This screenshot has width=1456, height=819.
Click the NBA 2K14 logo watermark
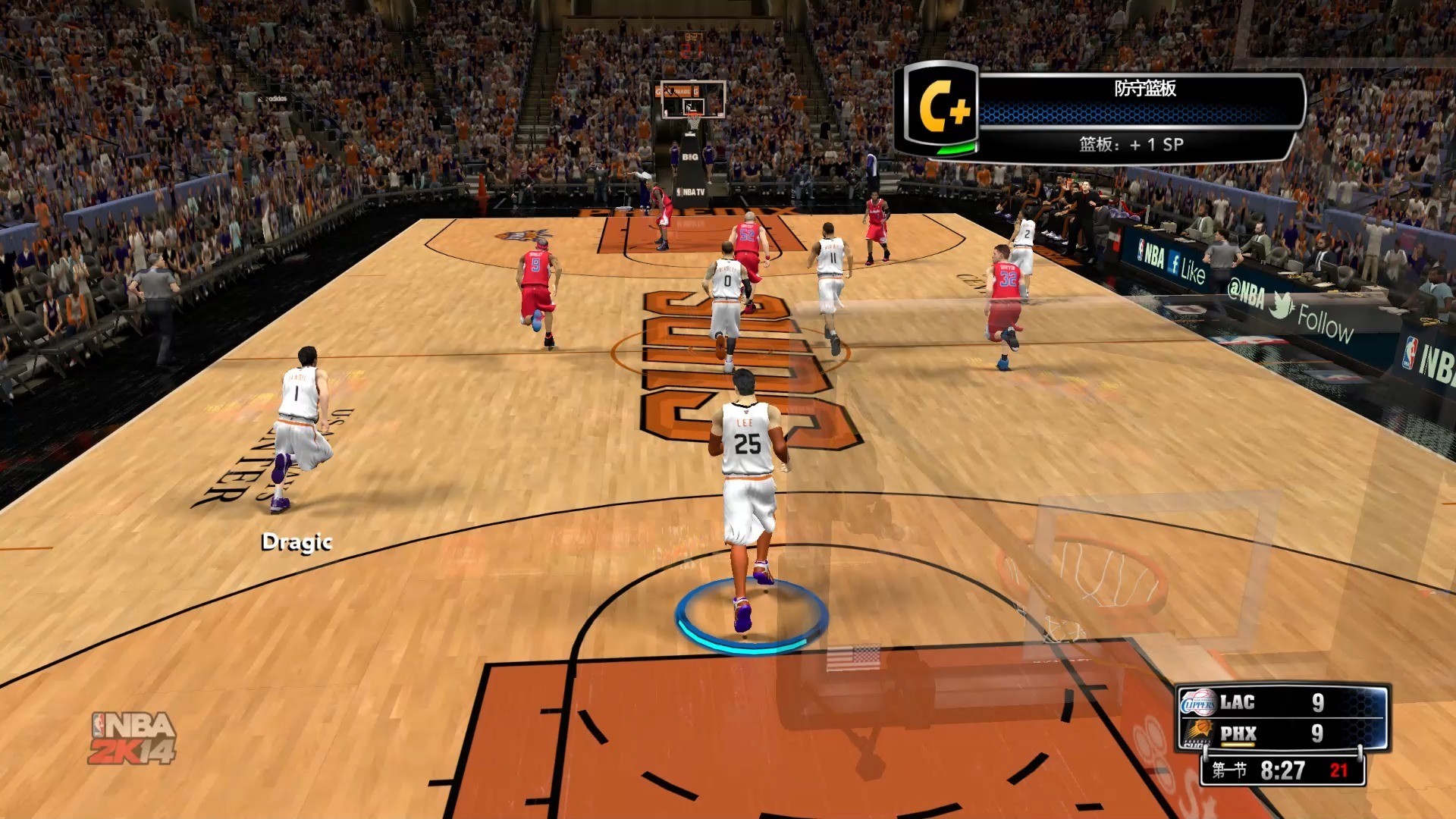[x=133, y=738]
